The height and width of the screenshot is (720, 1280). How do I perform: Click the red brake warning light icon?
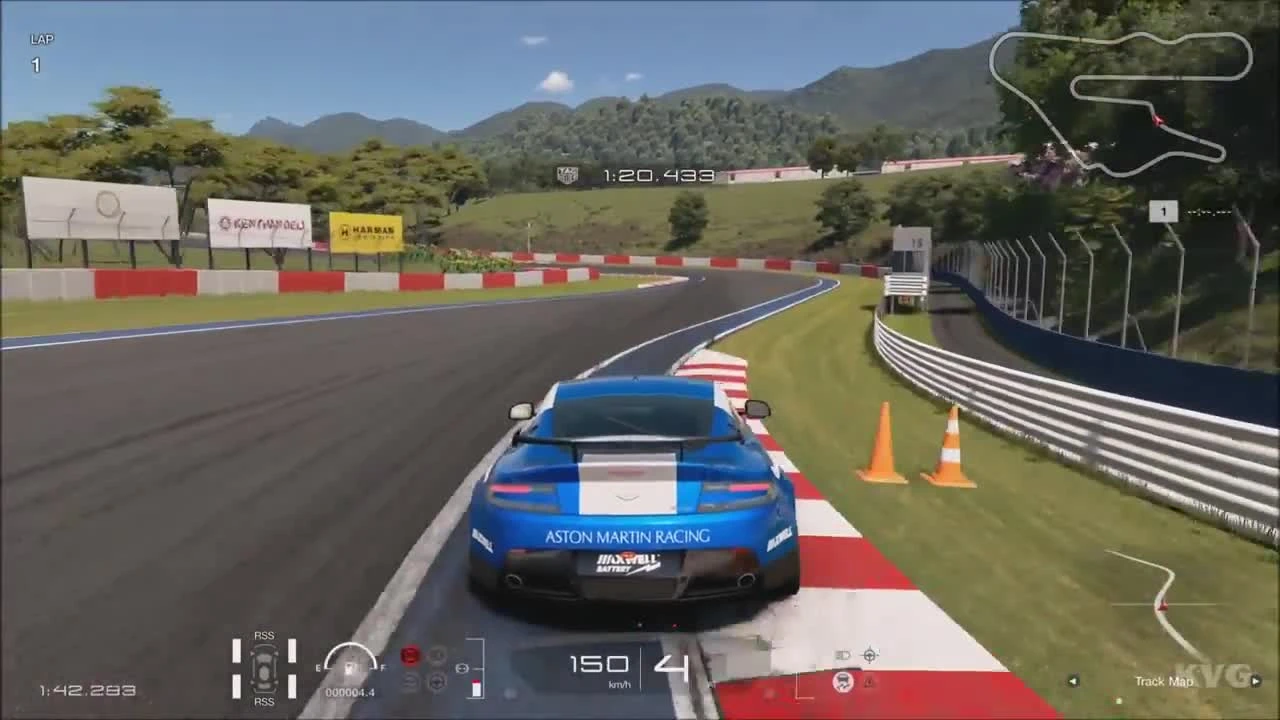pyautogui.click(x=410, y=655)
